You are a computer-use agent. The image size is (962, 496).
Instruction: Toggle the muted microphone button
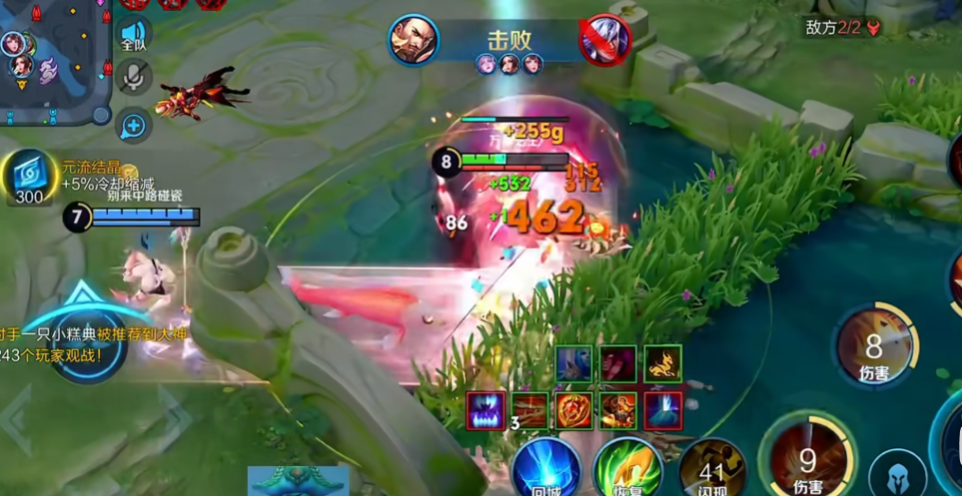coord(133,78)
